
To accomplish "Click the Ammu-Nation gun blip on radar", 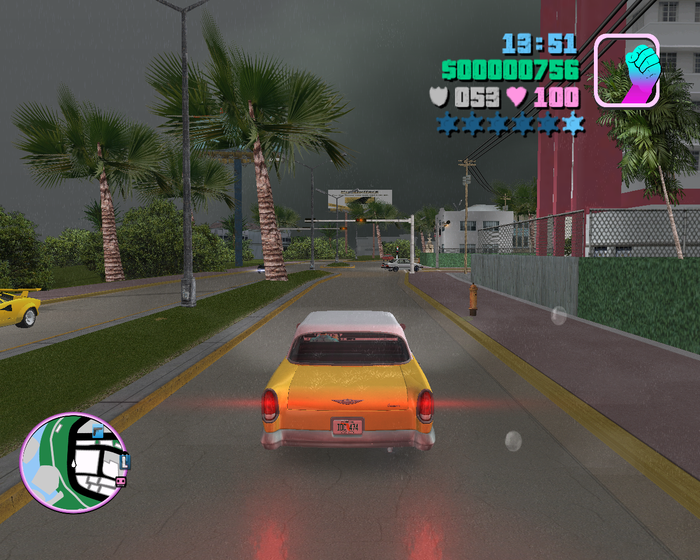I will pyautogui.click(x=98, y=432).
